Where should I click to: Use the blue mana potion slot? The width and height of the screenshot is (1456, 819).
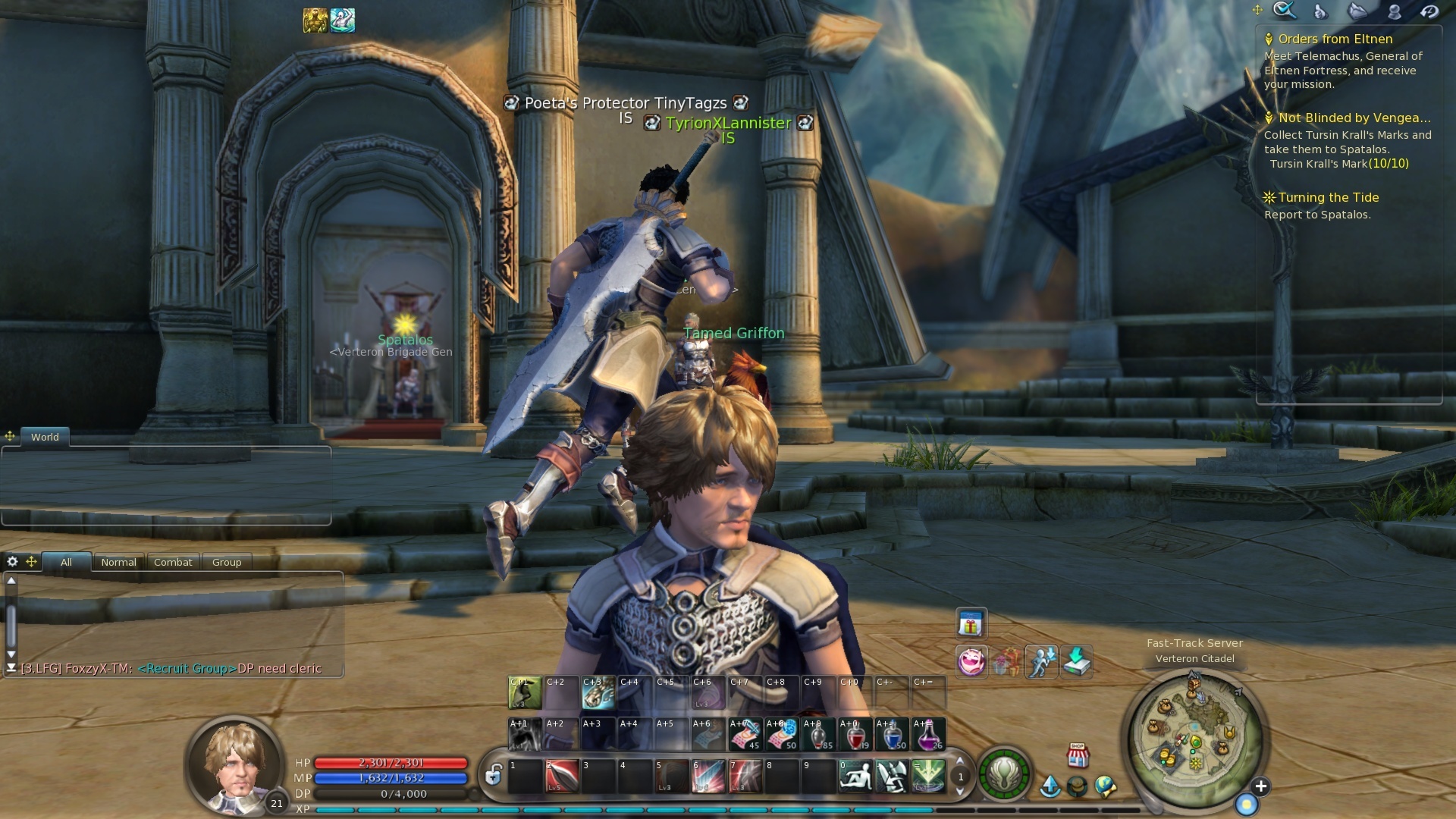pos(892,735)
